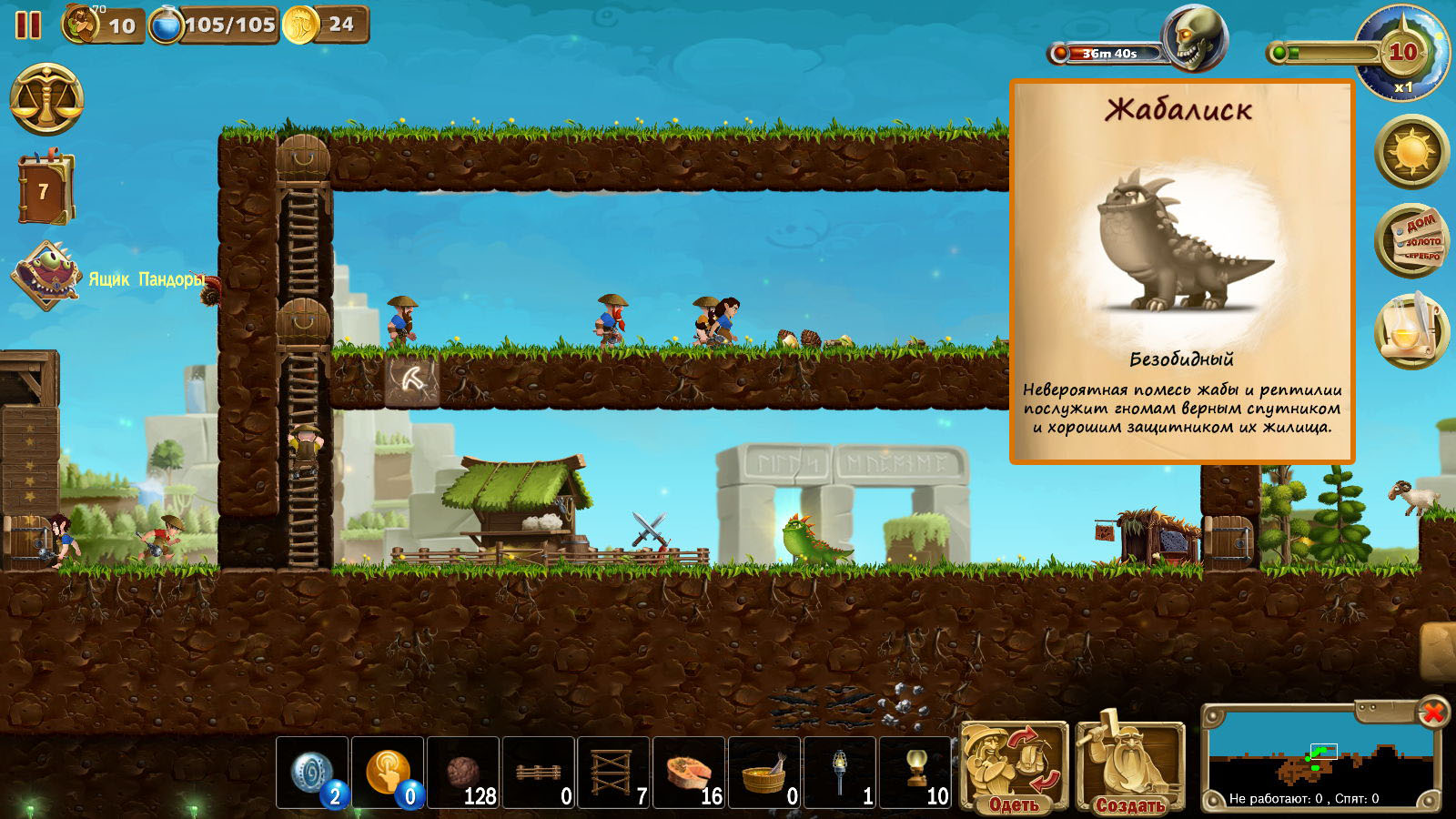Image resolution: width=1456 pixels, height=819 pixels.
Task: Click the skull monster wave timer icon
Action: 1195,39
